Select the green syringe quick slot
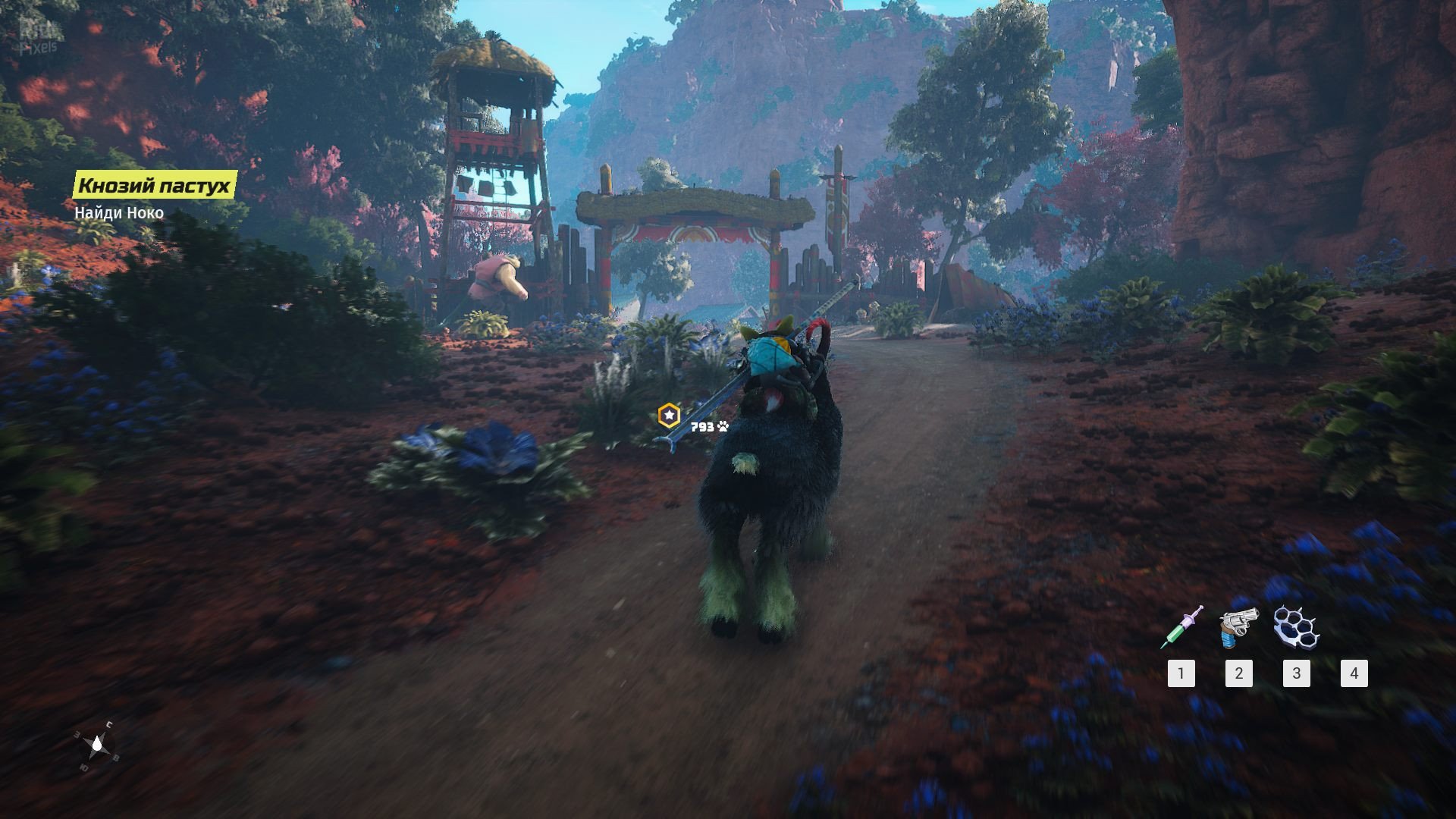 tap(1181, 627)
